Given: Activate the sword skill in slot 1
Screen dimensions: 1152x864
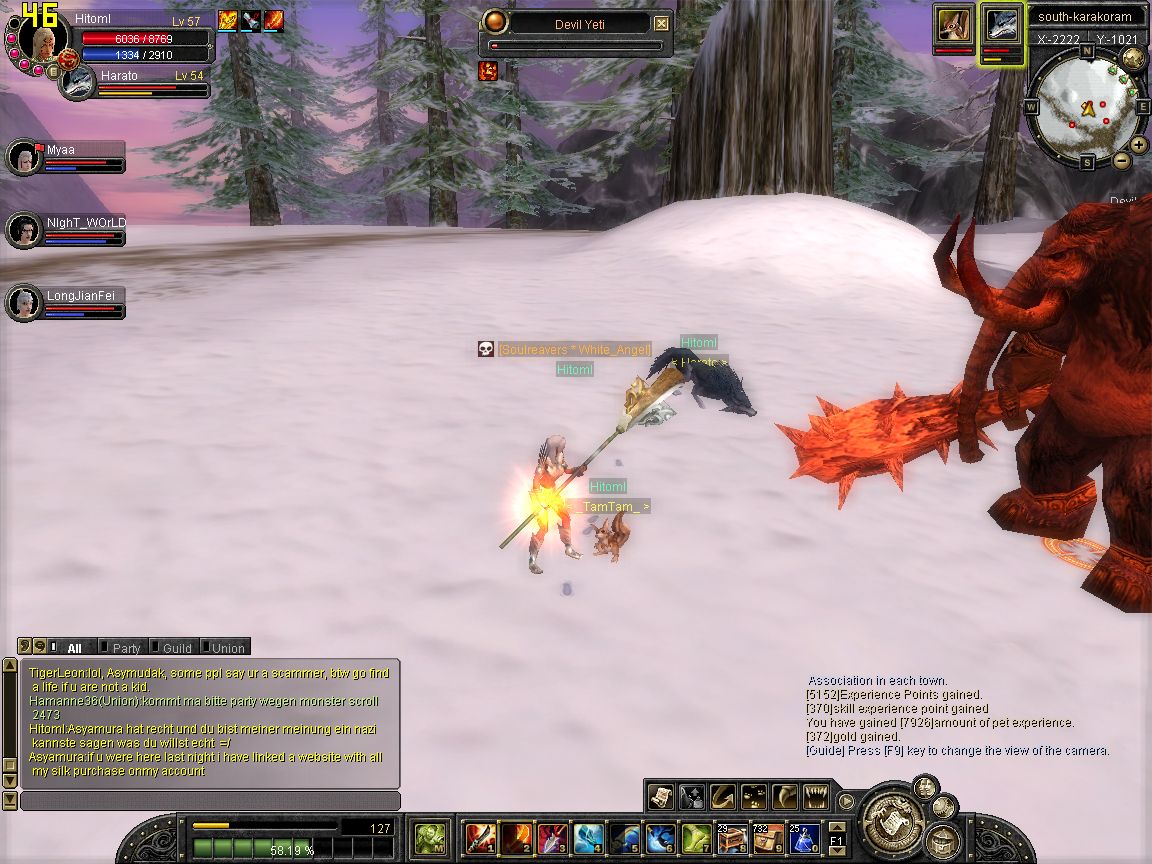Looking at the screenshot, I should 480,837.
